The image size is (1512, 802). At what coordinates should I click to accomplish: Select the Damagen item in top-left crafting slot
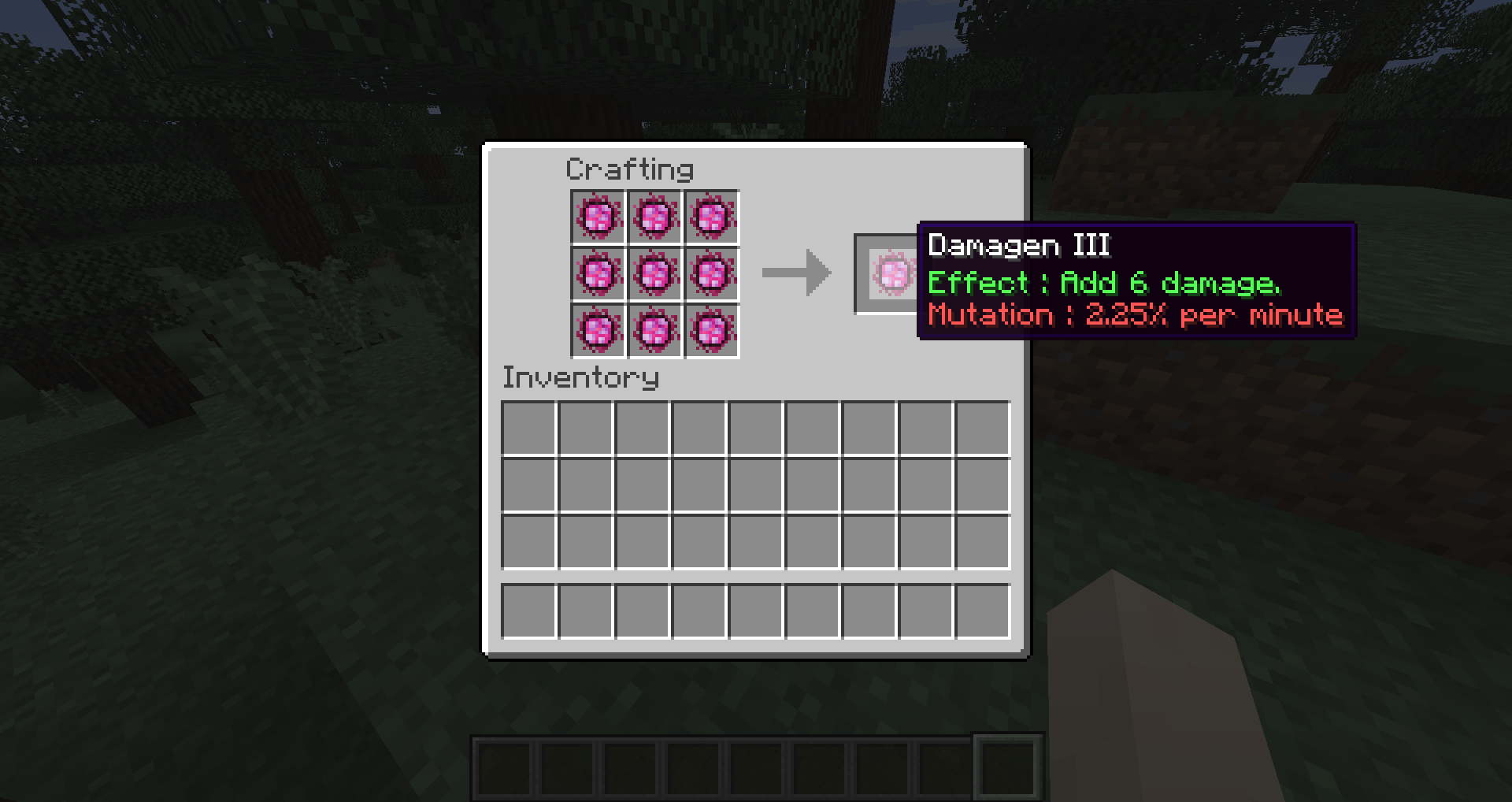point(598,218)
